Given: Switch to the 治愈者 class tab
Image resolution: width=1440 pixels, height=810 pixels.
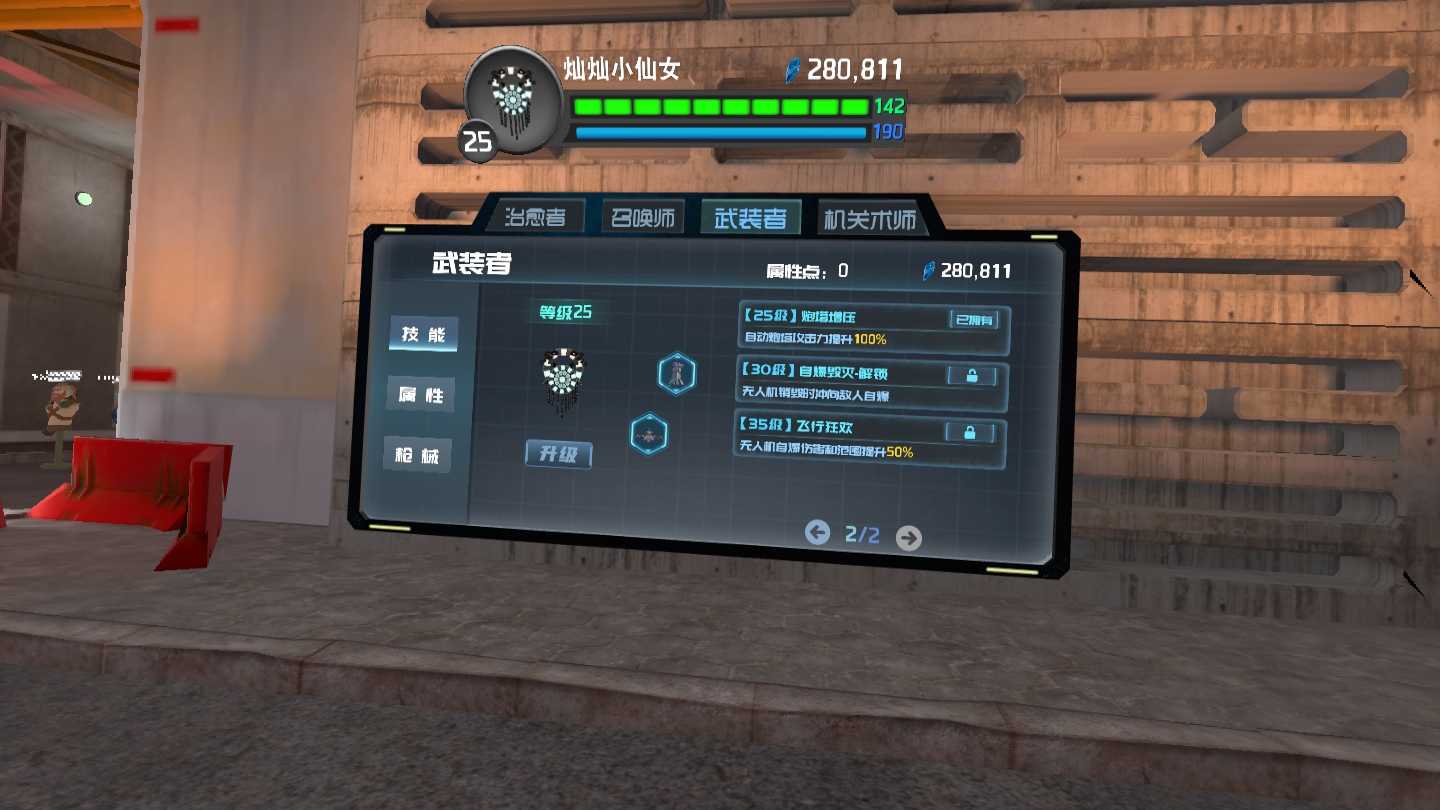Looking at the screenshot, I should coord(535,217).
